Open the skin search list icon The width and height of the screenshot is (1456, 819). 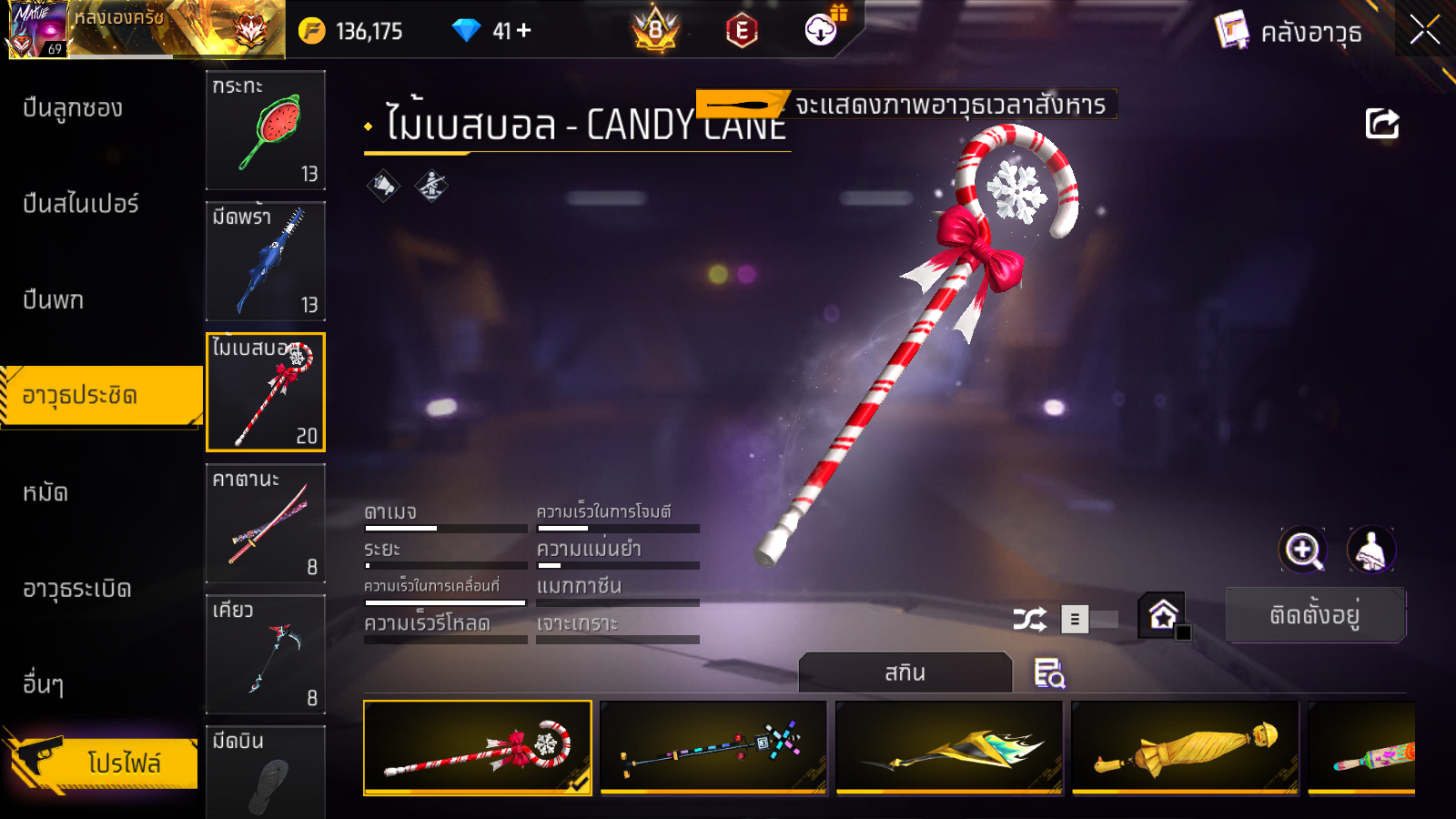coord(1049,673)
